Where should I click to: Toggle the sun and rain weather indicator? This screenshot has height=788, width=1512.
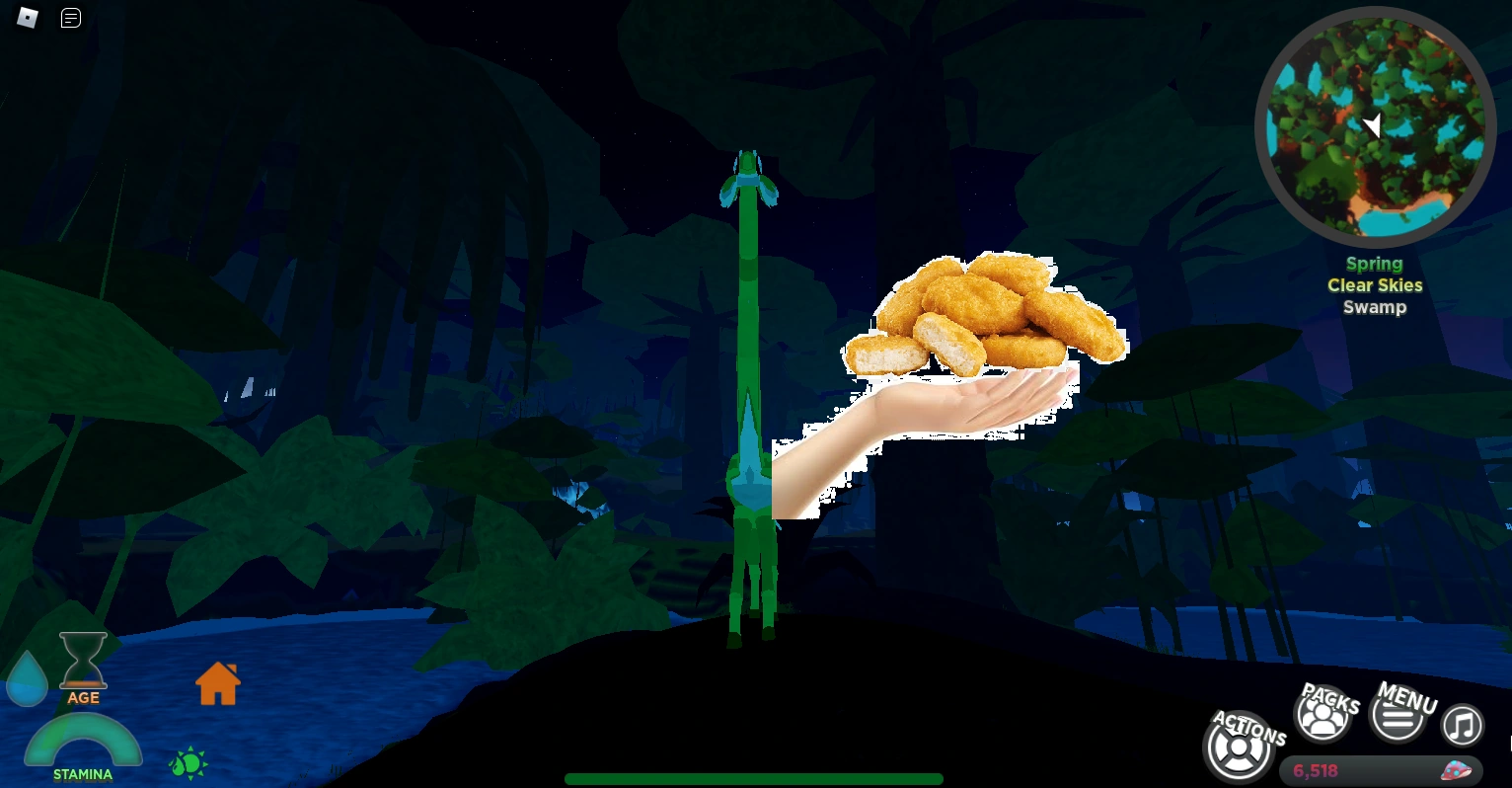coord(188,762)
